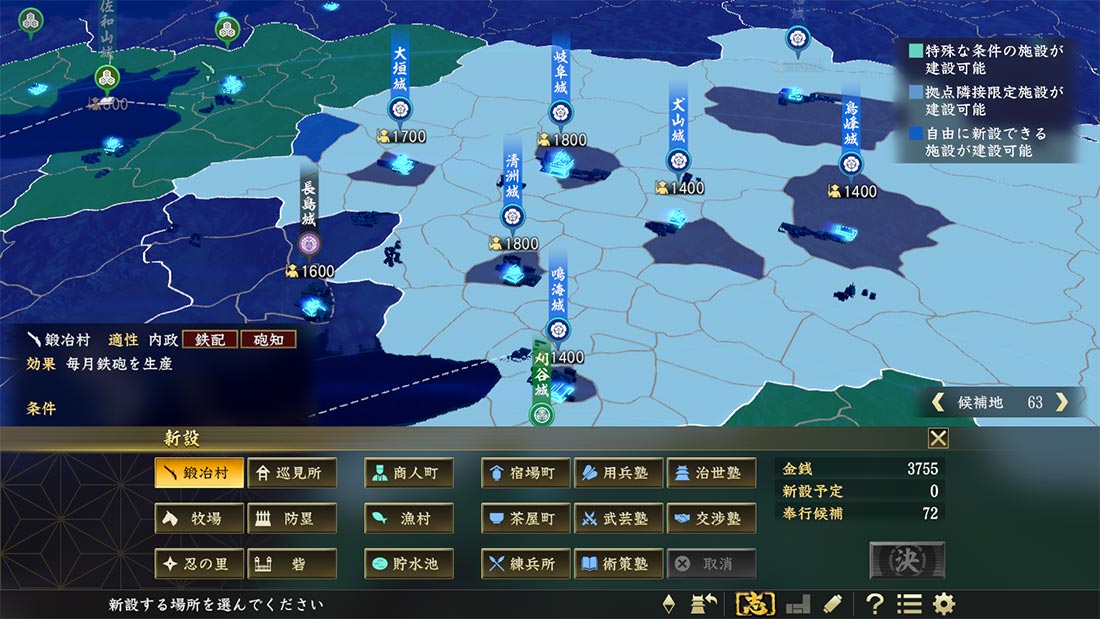Select the 防塁 facility
The width and height of the screenshot is (1100, 619).
(291, 518)
